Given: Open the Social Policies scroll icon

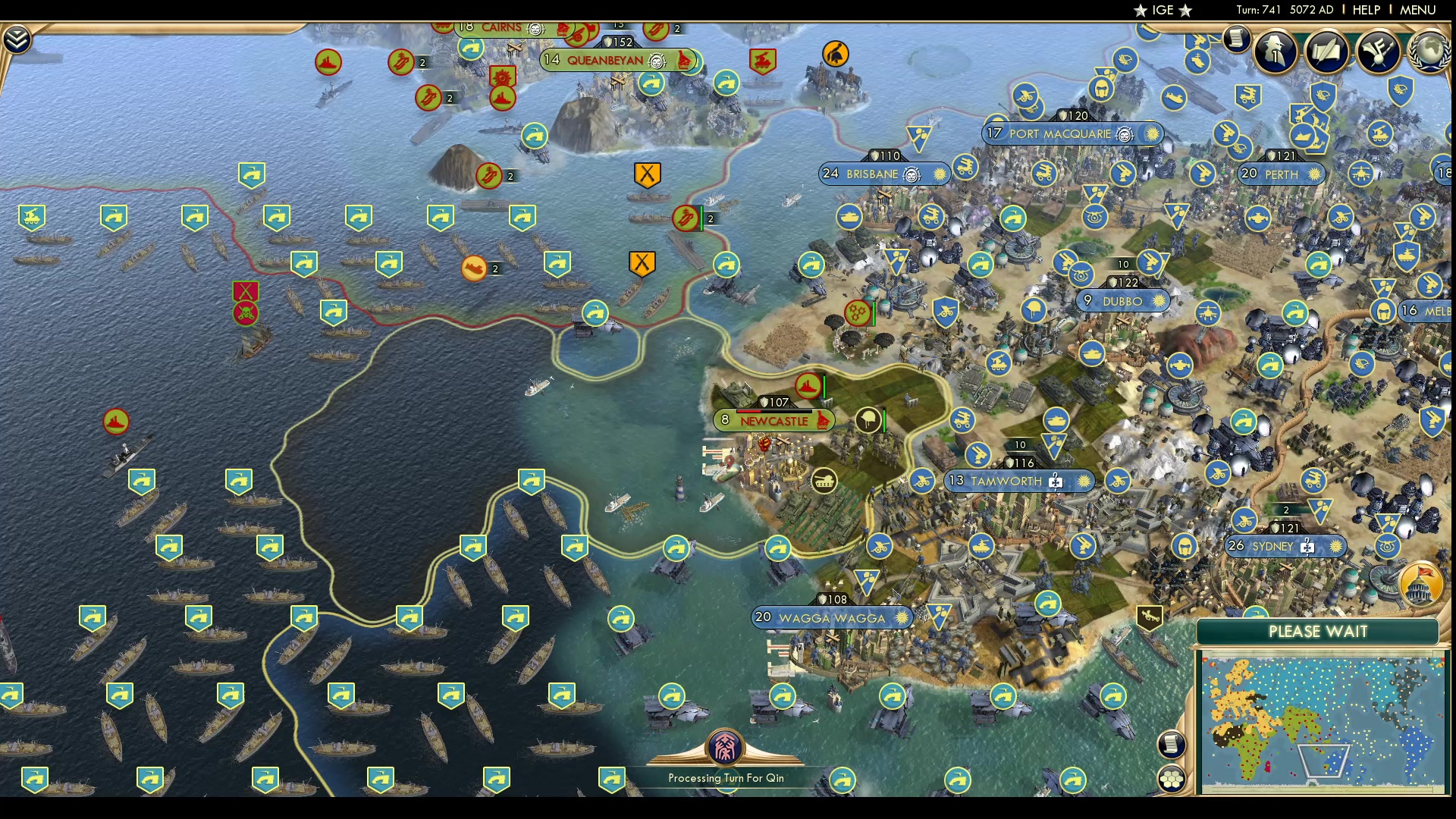Looking at the screenshot, I should pos(1327,53).
